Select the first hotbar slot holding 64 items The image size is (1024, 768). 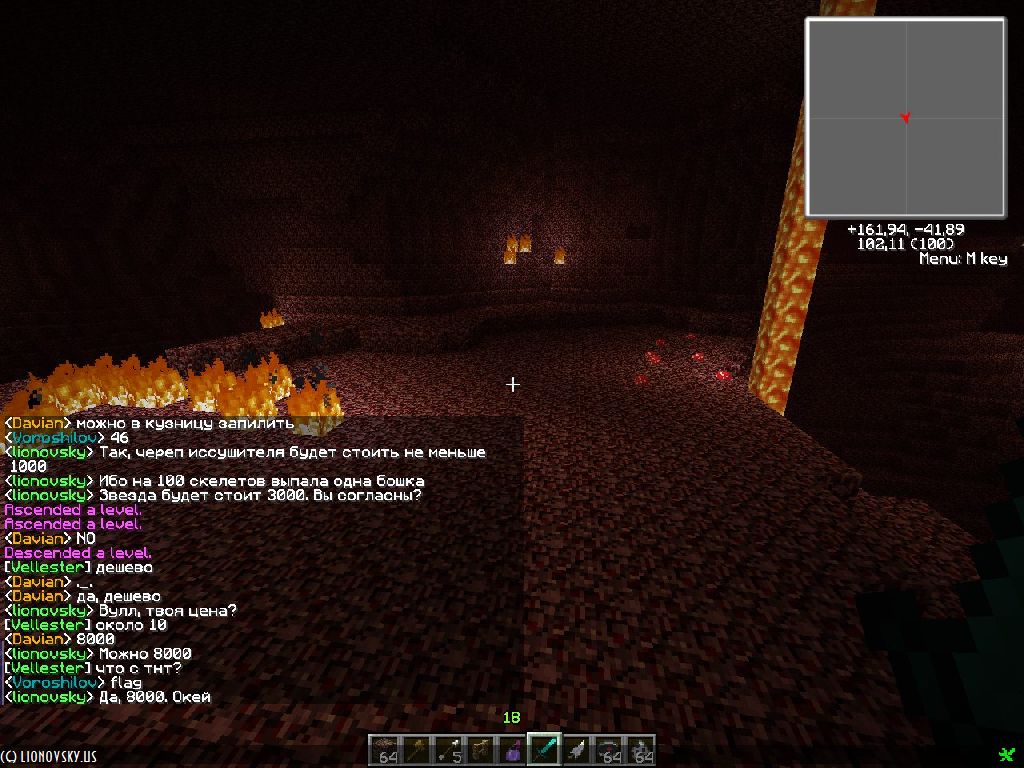[384, 750]
